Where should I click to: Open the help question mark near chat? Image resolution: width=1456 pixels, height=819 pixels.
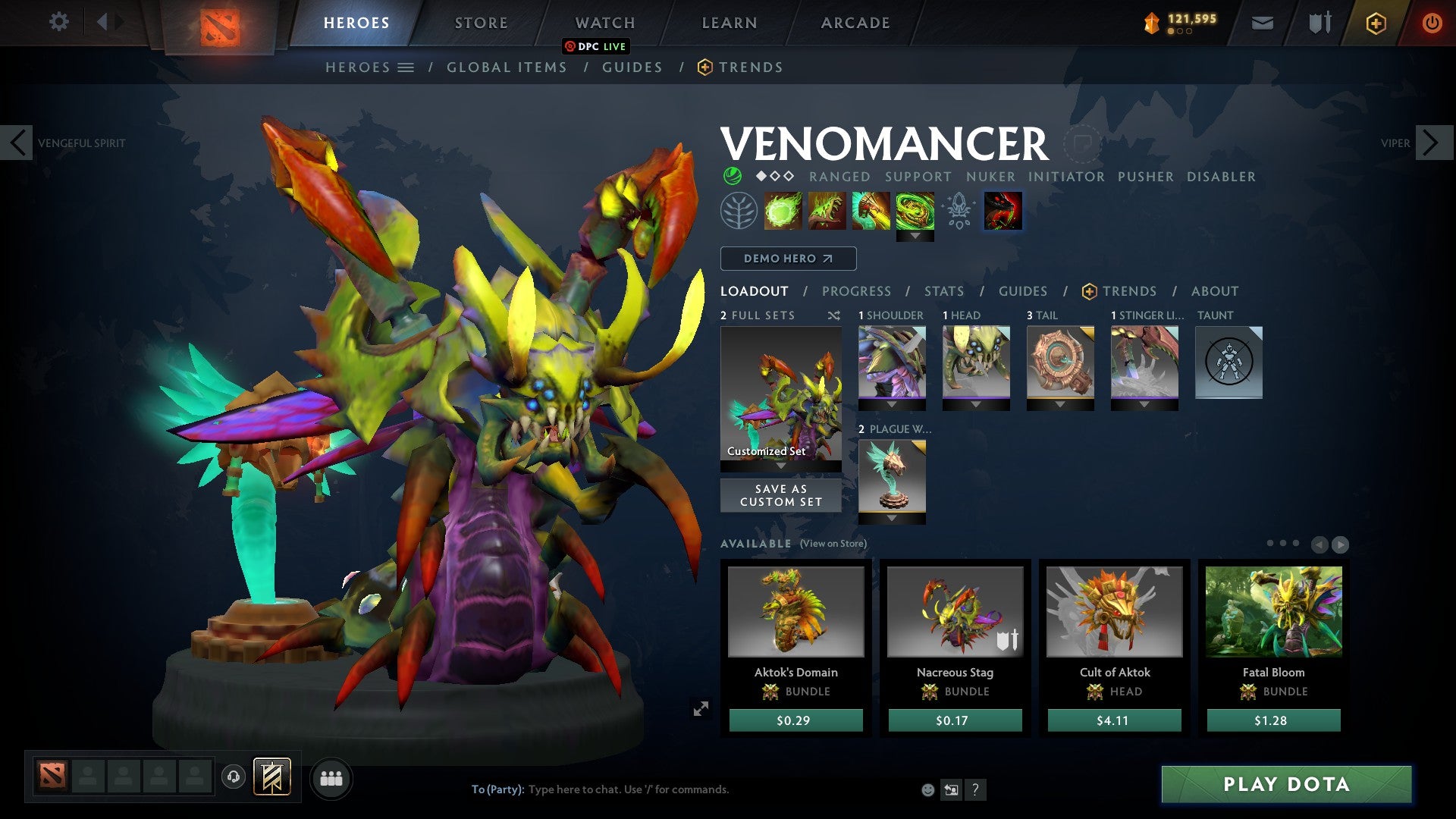[x=975, y=790]
